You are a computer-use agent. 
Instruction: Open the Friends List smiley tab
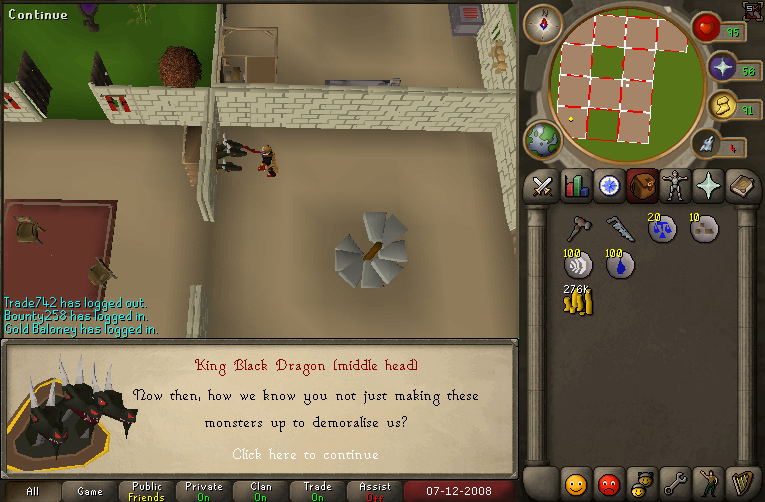coord(575,483)
